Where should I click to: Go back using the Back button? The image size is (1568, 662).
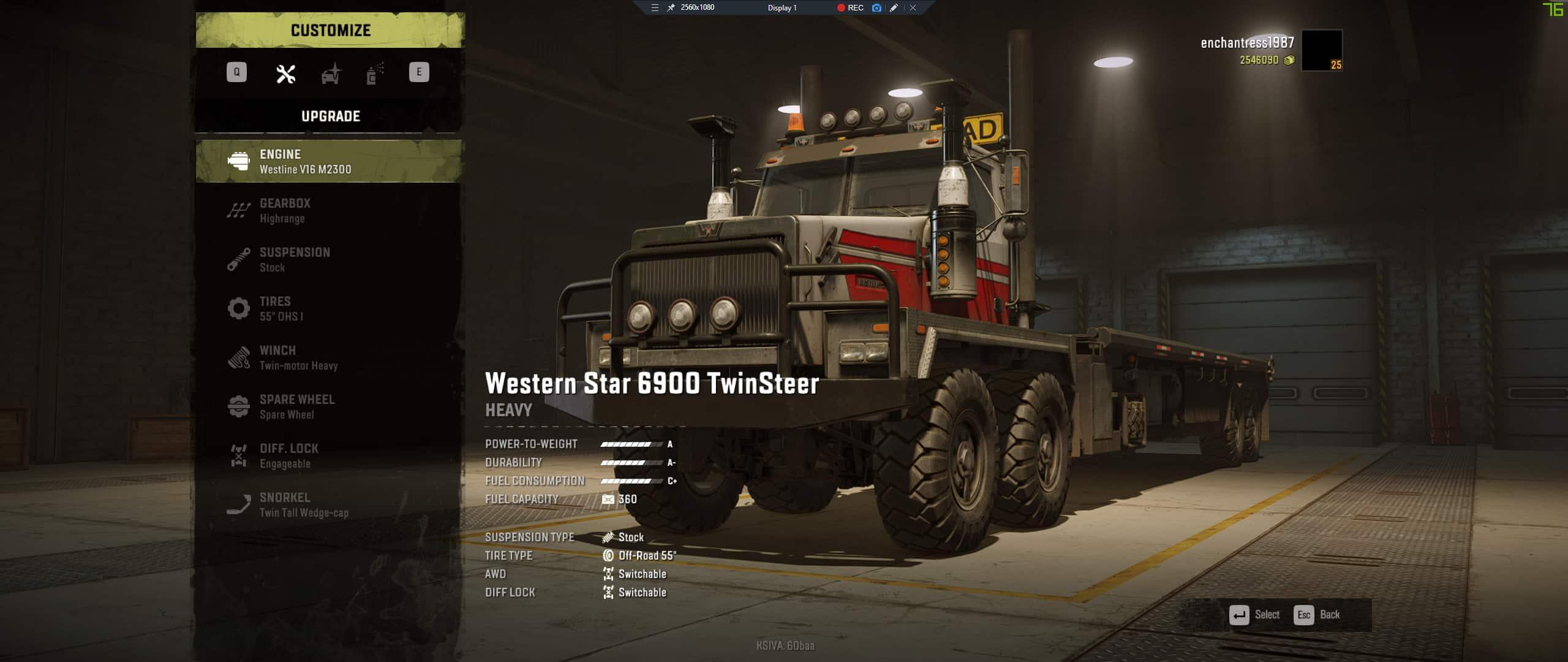[x=1317, y=615]
